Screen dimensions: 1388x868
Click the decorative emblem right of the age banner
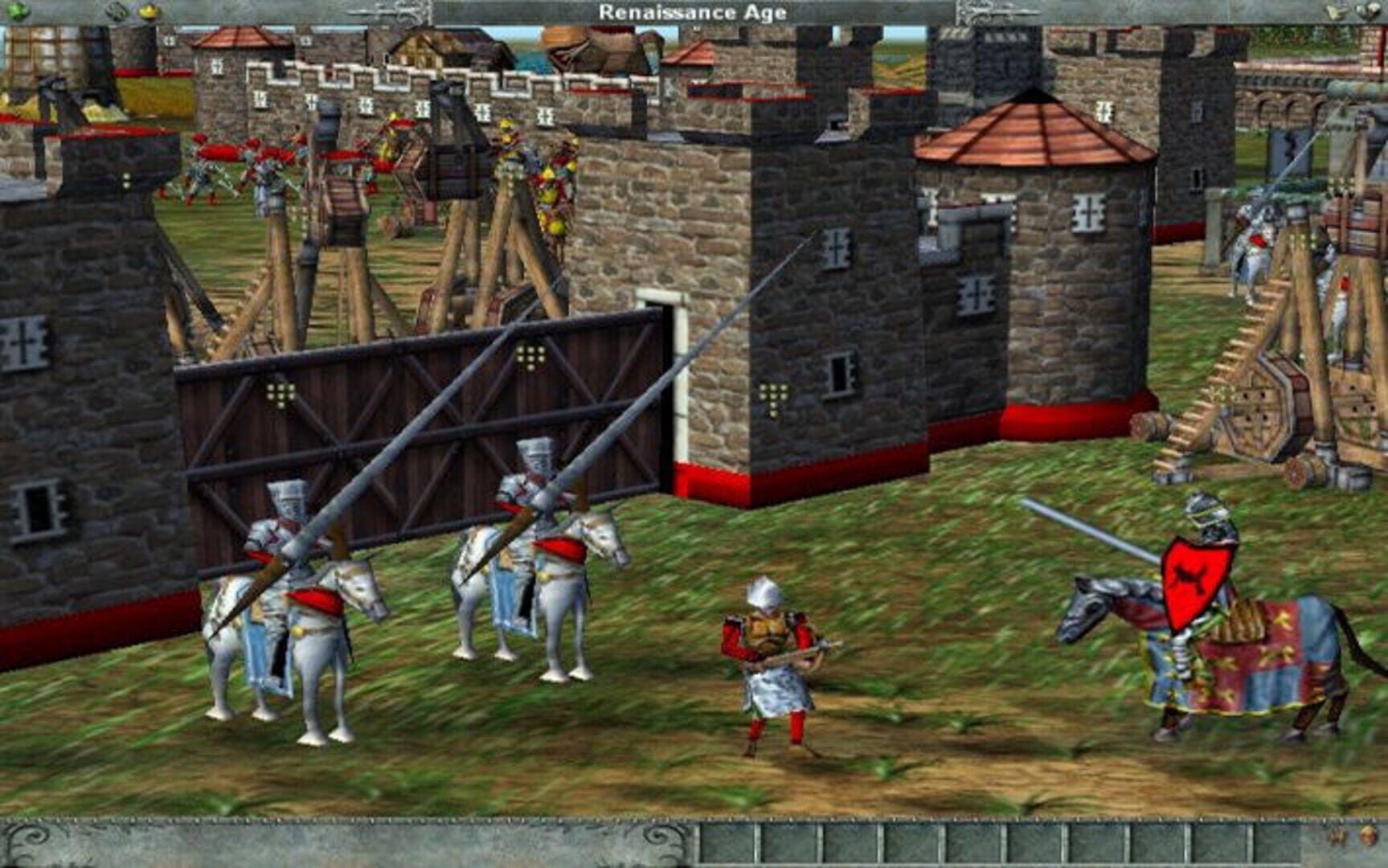click(x=981, y=11)
